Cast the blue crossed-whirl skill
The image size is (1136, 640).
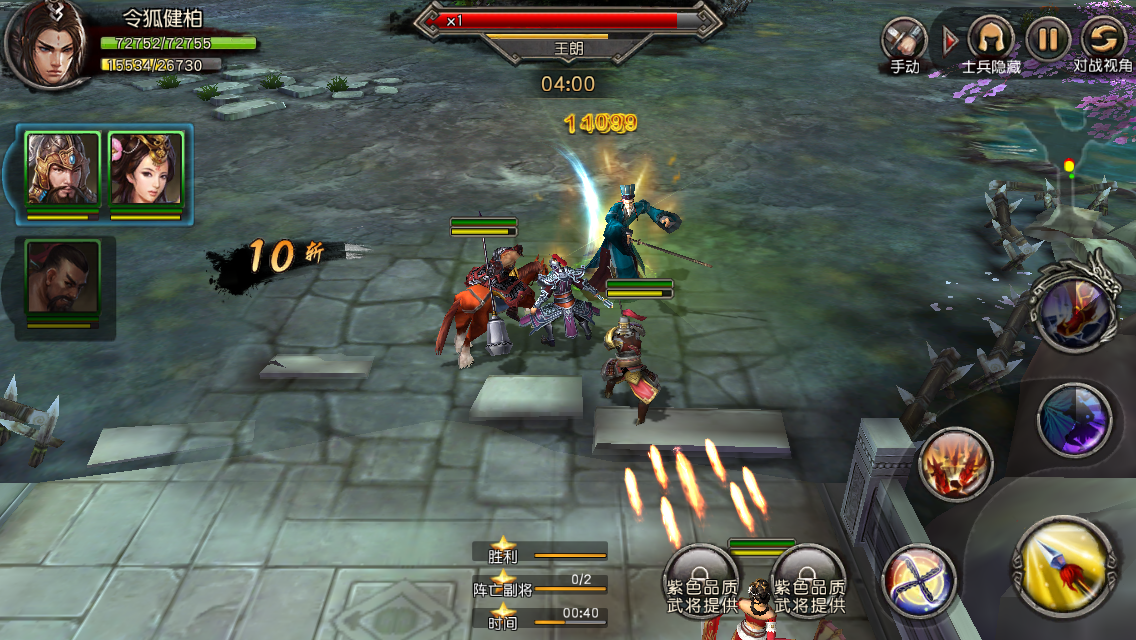[918, 580]
